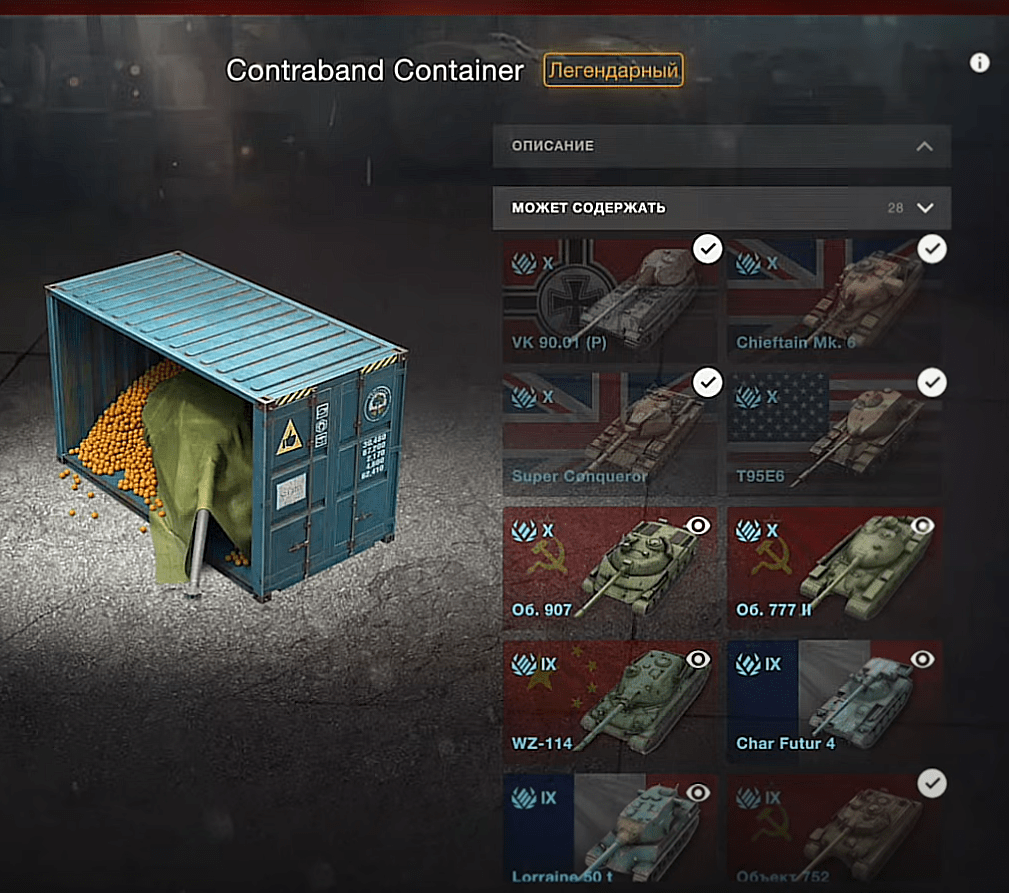Choose the Об. 777 II tank tile
Image resolution: width=1009 pixels, height=893 pixels.
[833, 568]
